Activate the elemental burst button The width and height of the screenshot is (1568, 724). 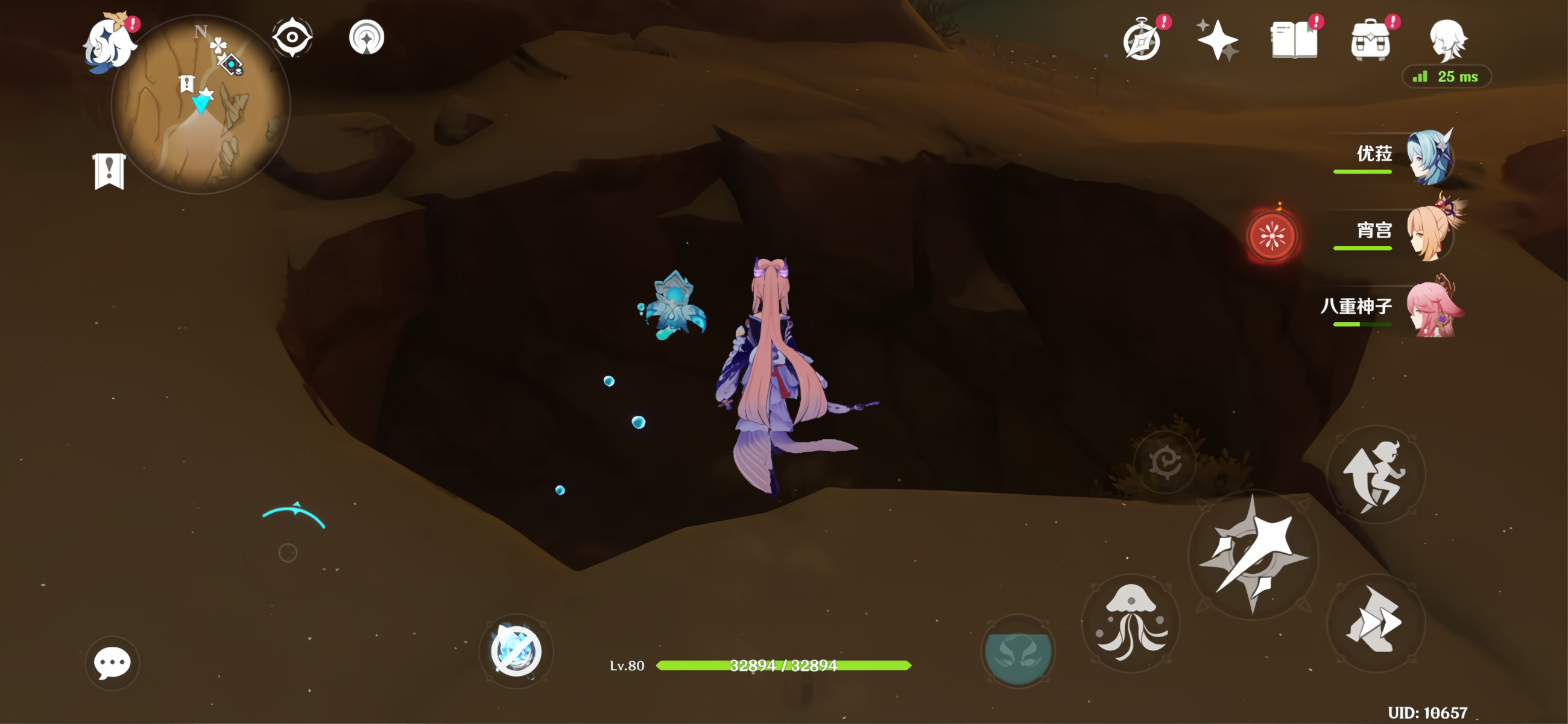coord(1018,651)
